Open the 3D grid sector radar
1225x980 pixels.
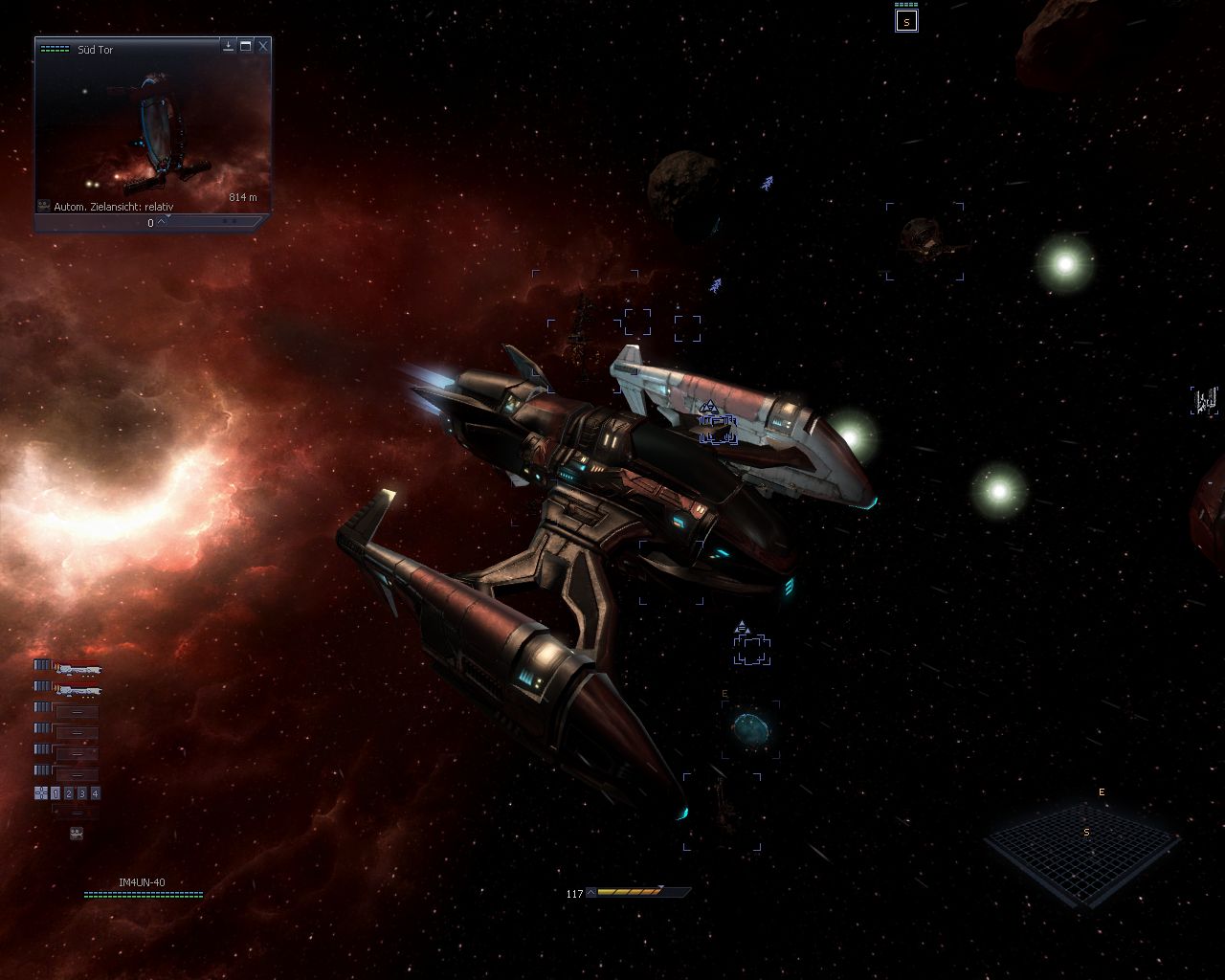(1081, 854)
